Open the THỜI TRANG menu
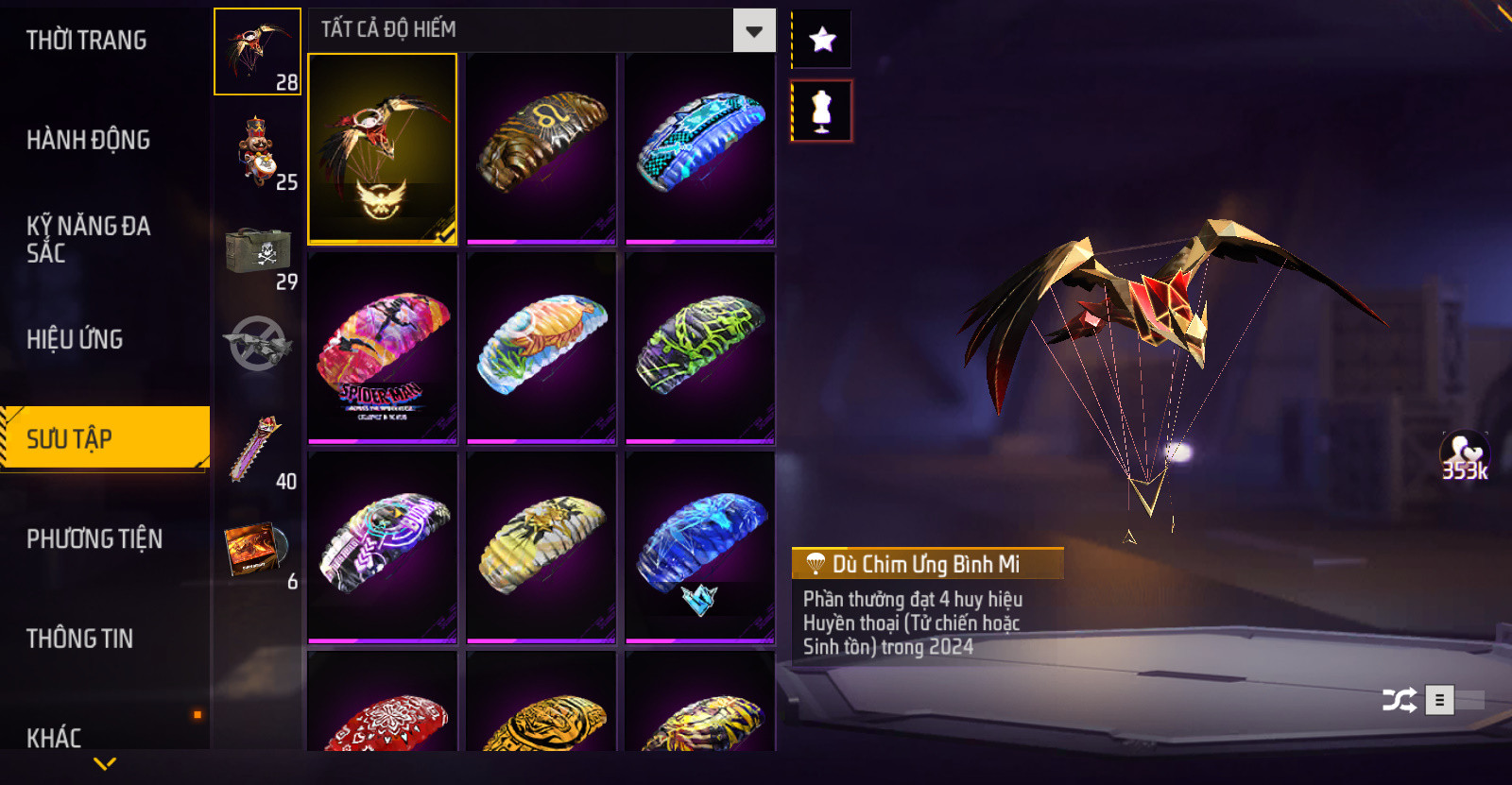1512x785 pixels. click(x=86, y=41)
